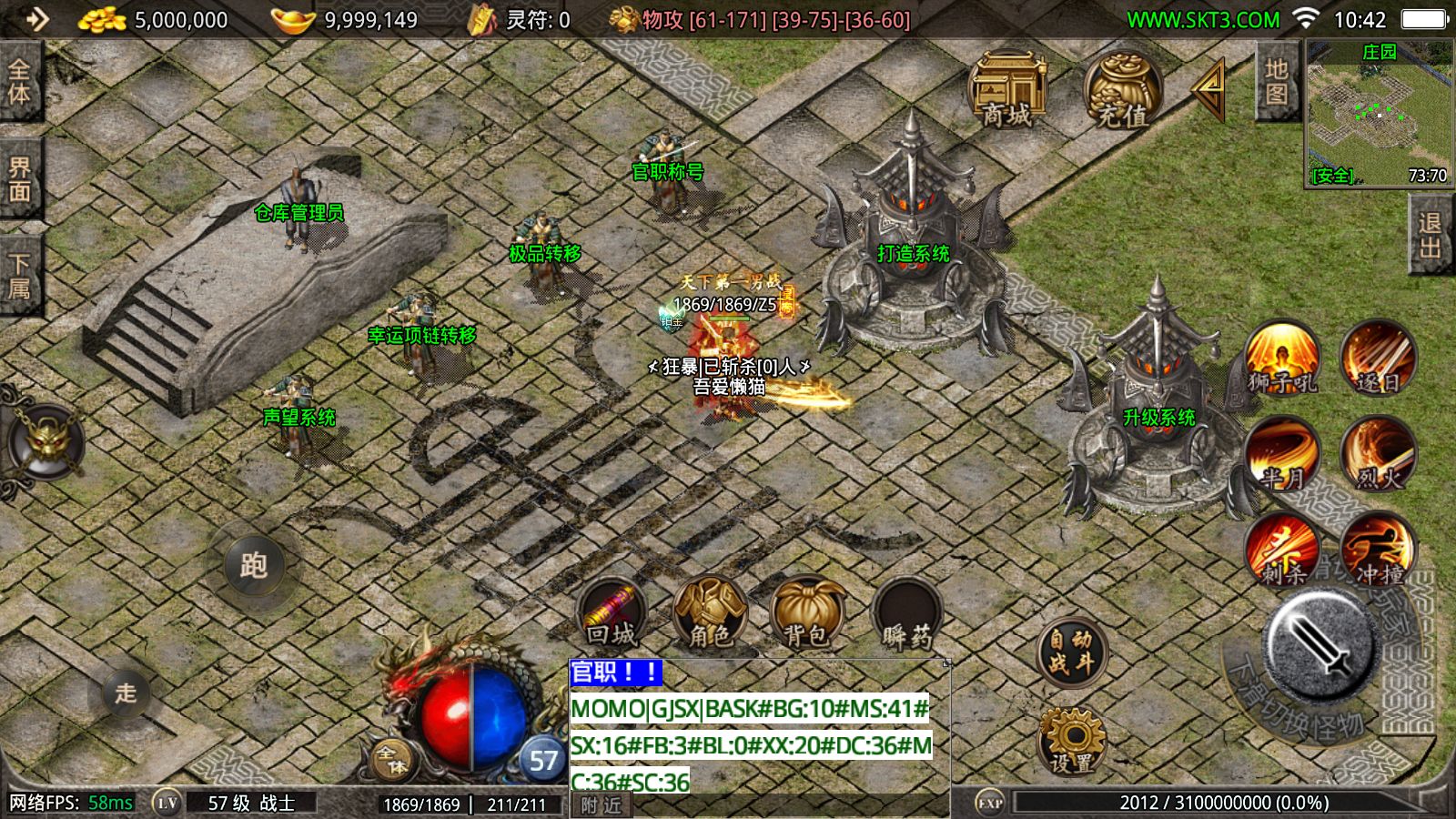The width and height of the screenshot is (1456, 819).
Task: Tap the 退出 exit button
Action: click(1430, 234)
